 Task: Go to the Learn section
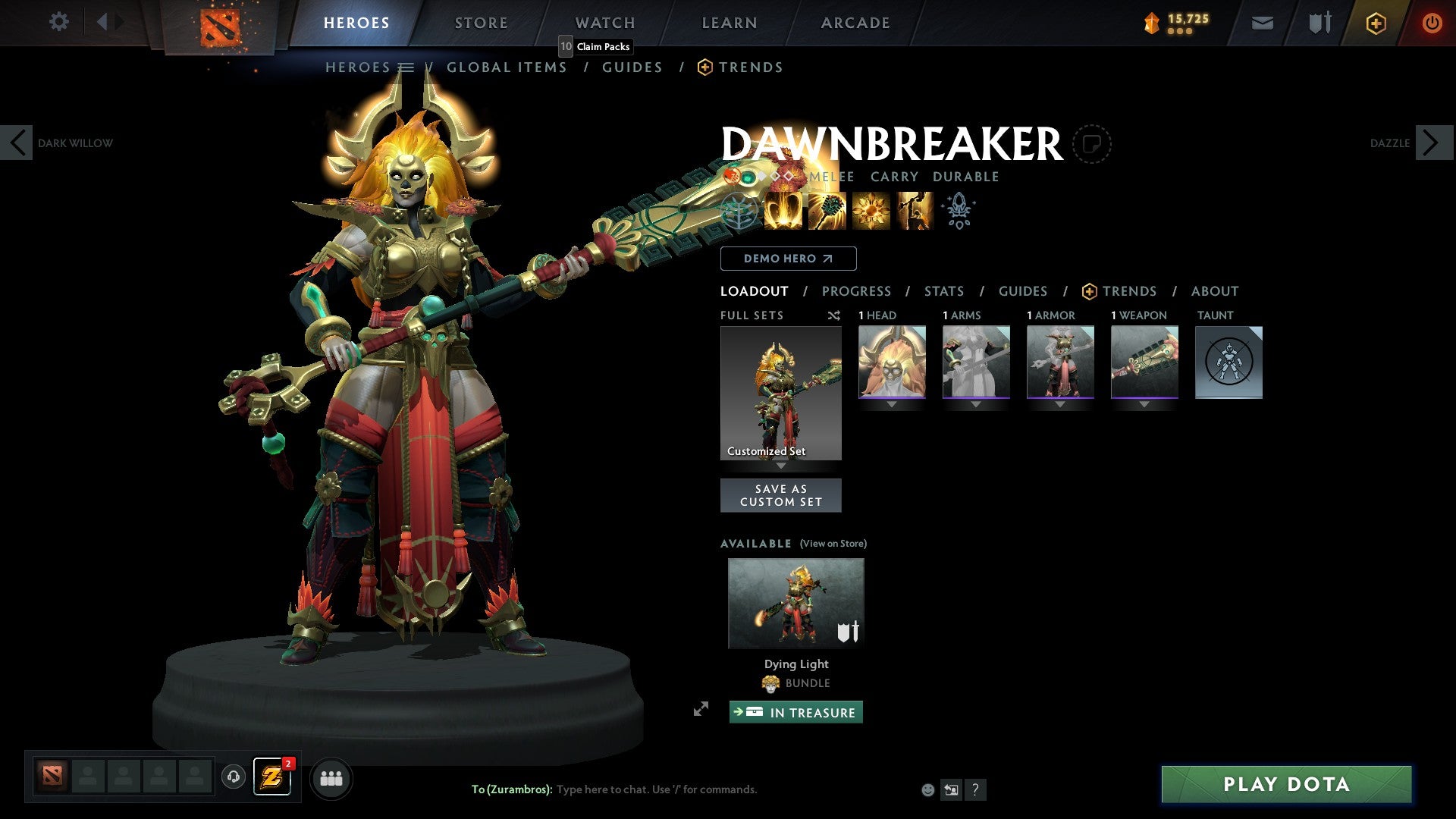(x=730, y=23)
